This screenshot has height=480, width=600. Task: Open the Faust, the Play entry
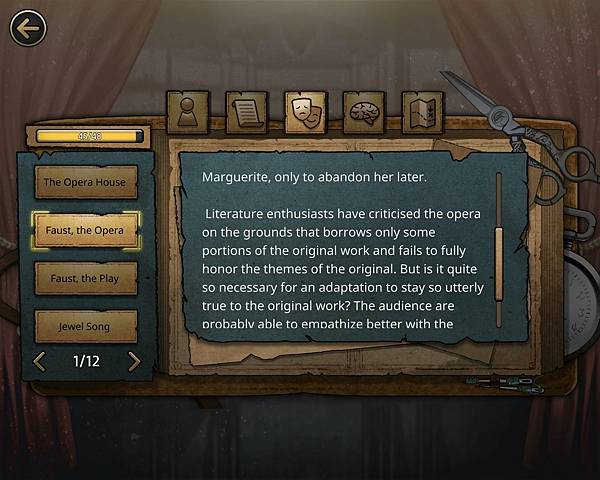(x=85, y=278)
